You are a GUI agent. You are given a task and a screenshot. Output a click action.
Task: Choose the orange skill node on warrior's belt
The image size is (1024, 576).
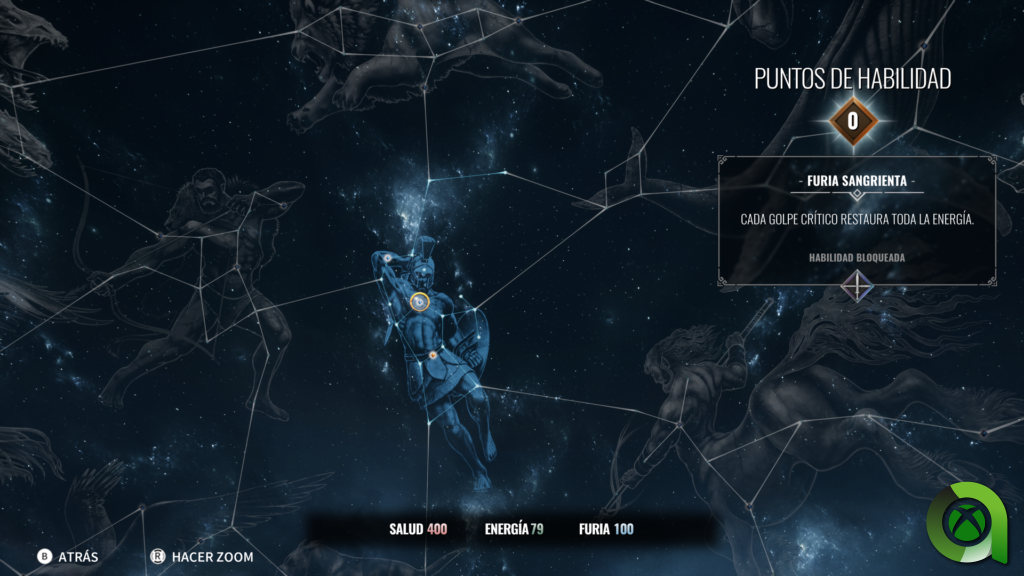tap(432, 355)
